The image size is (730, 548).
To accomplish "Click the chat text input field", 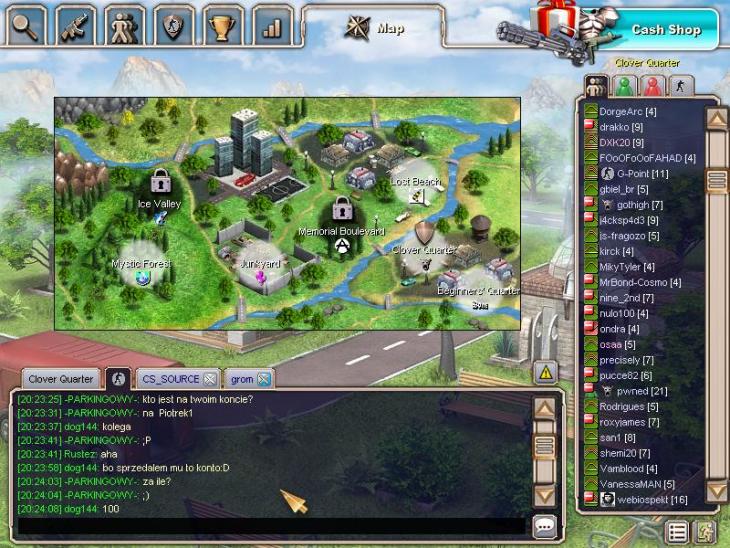I will click(x=270, y=525).
